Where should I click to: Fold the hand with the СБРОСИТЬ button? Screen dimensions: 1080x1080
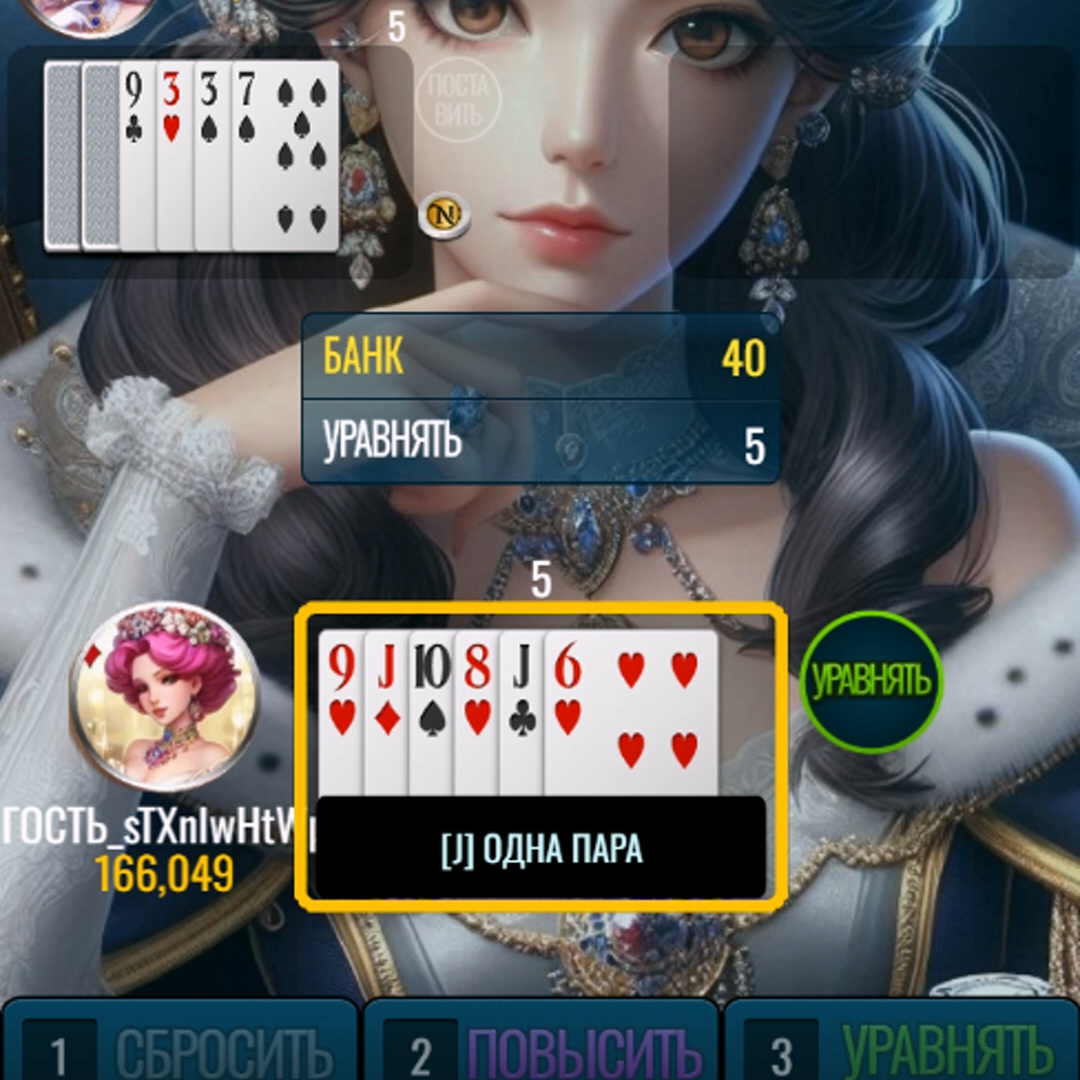click(x=180, y=1045)
